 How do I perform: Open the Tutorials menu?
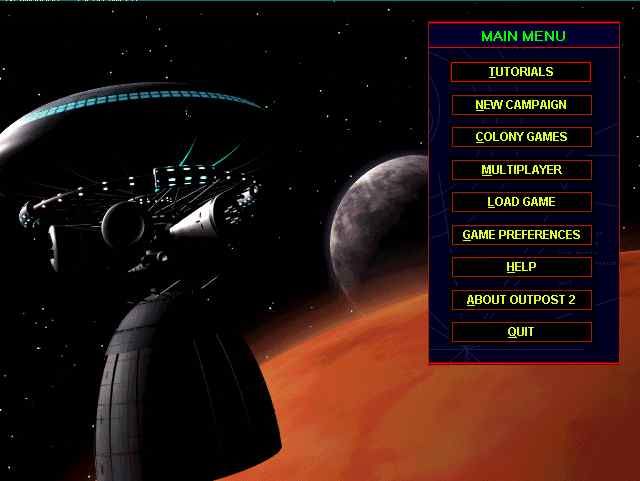pos(521,72)
